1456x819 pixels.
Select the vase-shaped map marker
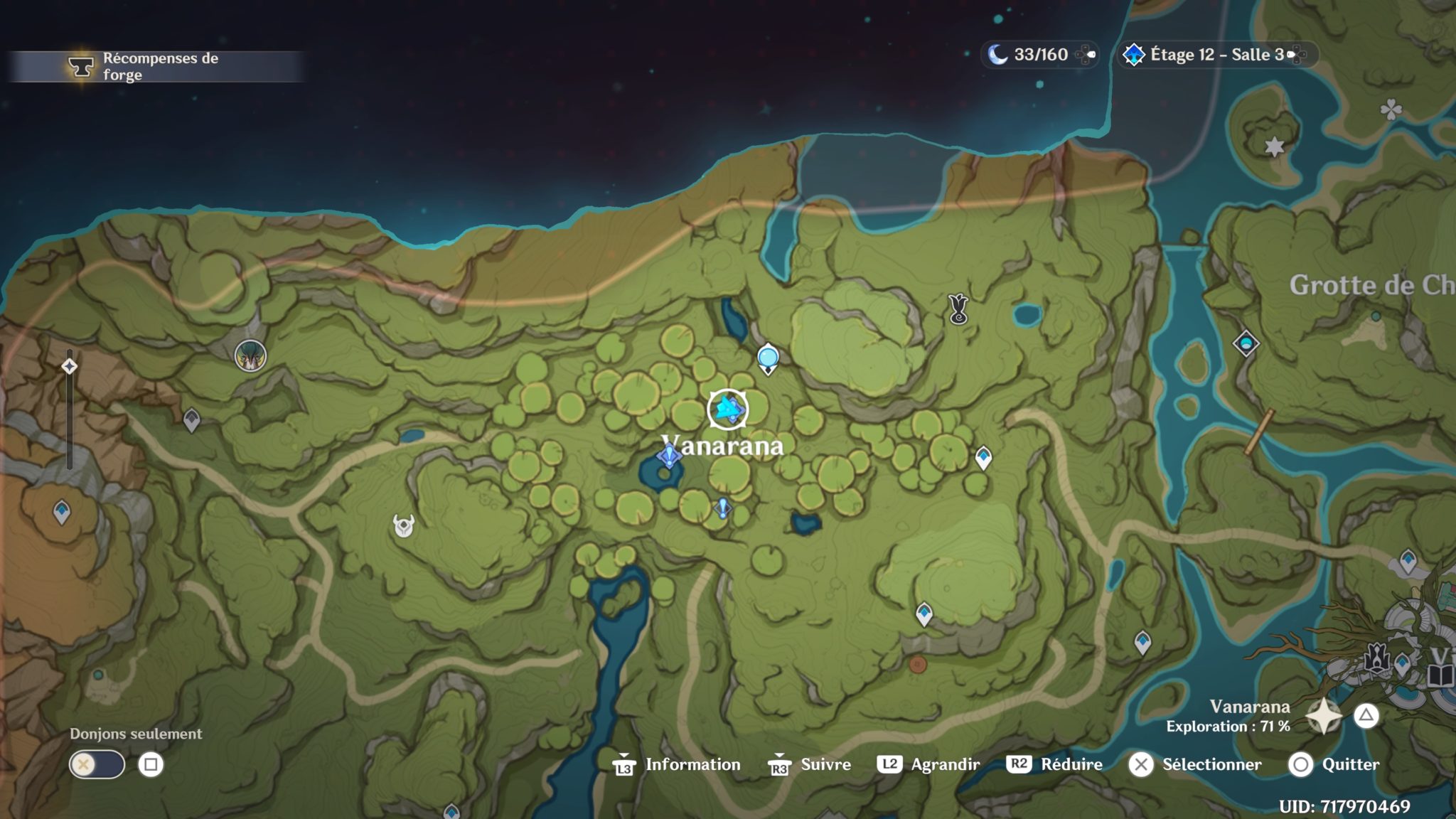click(958, 309)
